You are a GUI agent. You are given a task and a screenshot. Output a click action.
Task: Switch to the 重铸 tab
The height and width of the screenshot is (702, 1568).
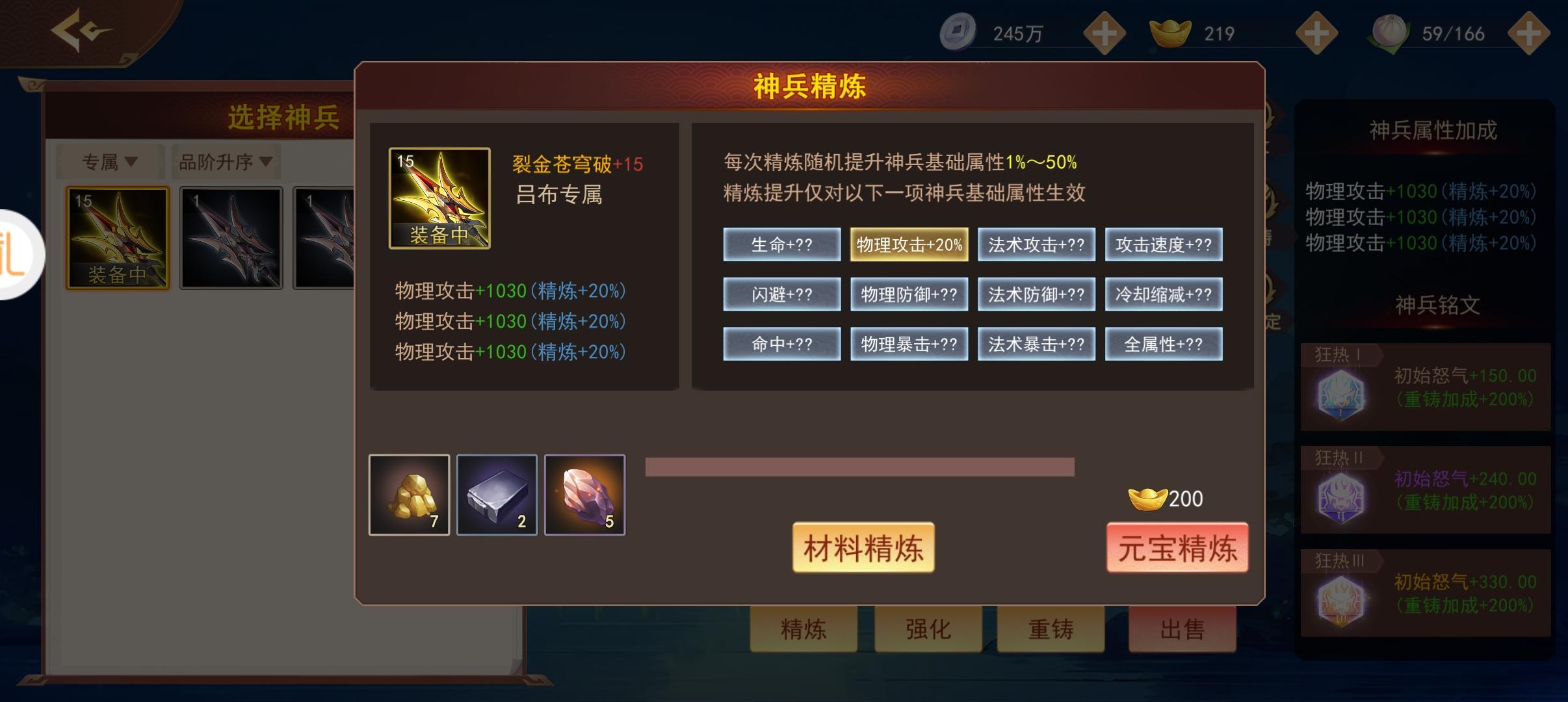pos(1051,629)
